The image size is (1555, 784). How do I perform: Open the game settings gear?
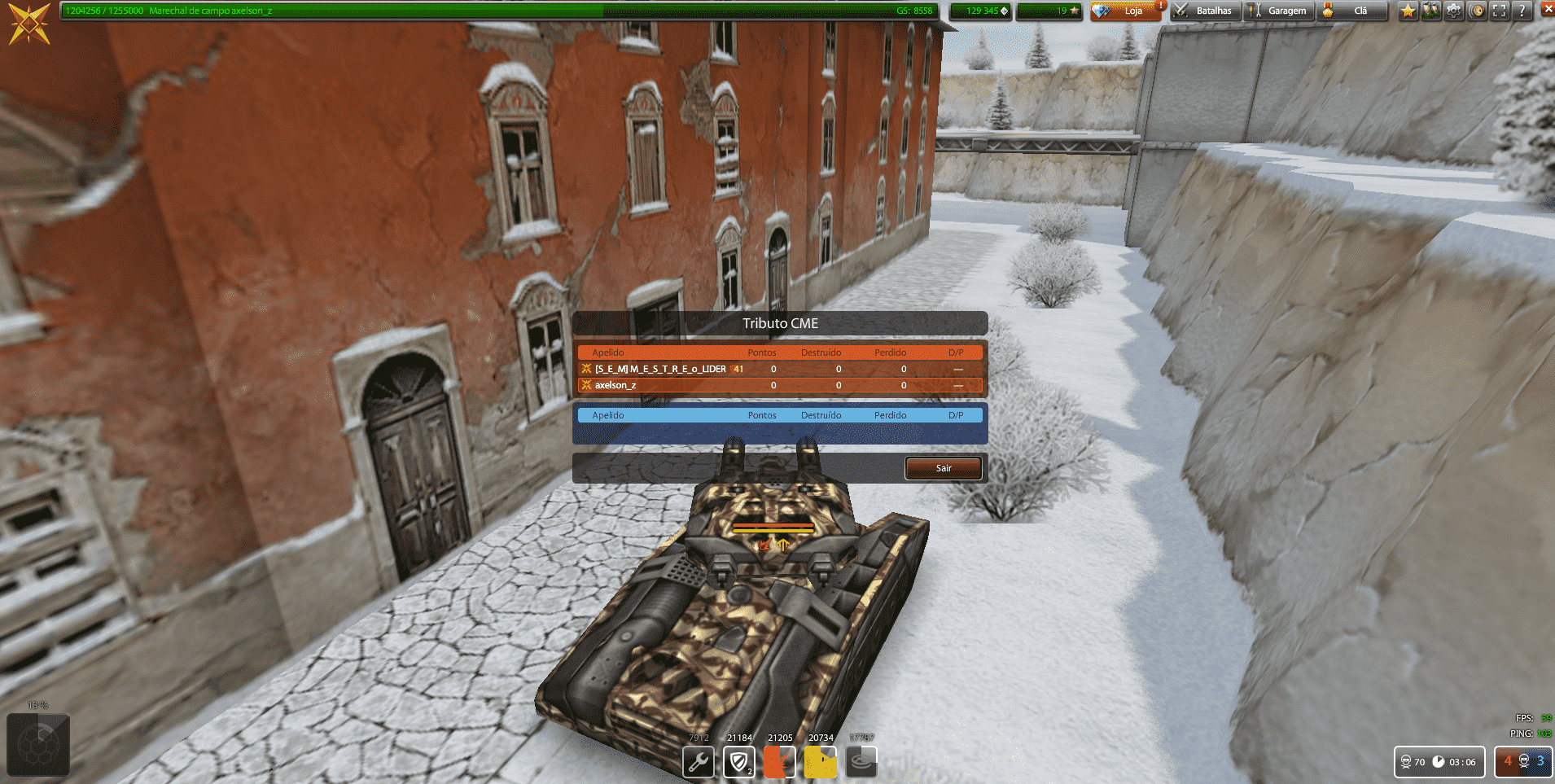tap(1452, 11)
